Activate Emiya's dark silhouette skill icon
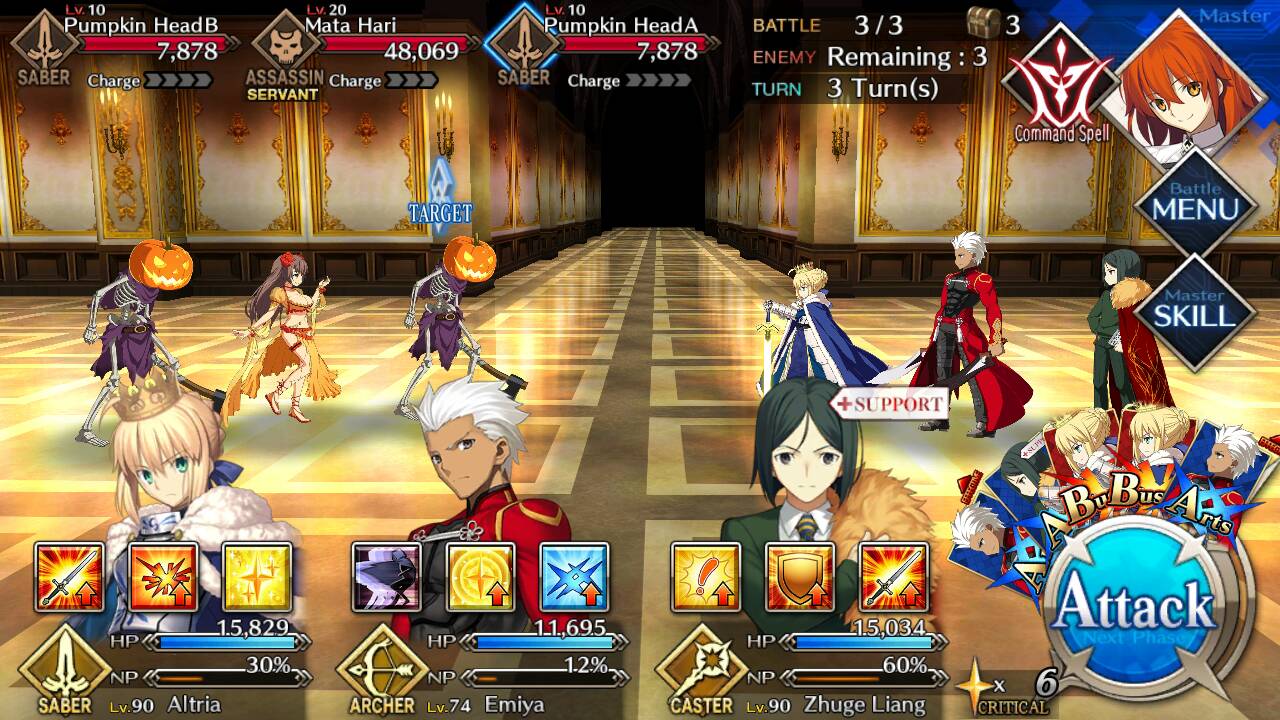 (387, 577)
